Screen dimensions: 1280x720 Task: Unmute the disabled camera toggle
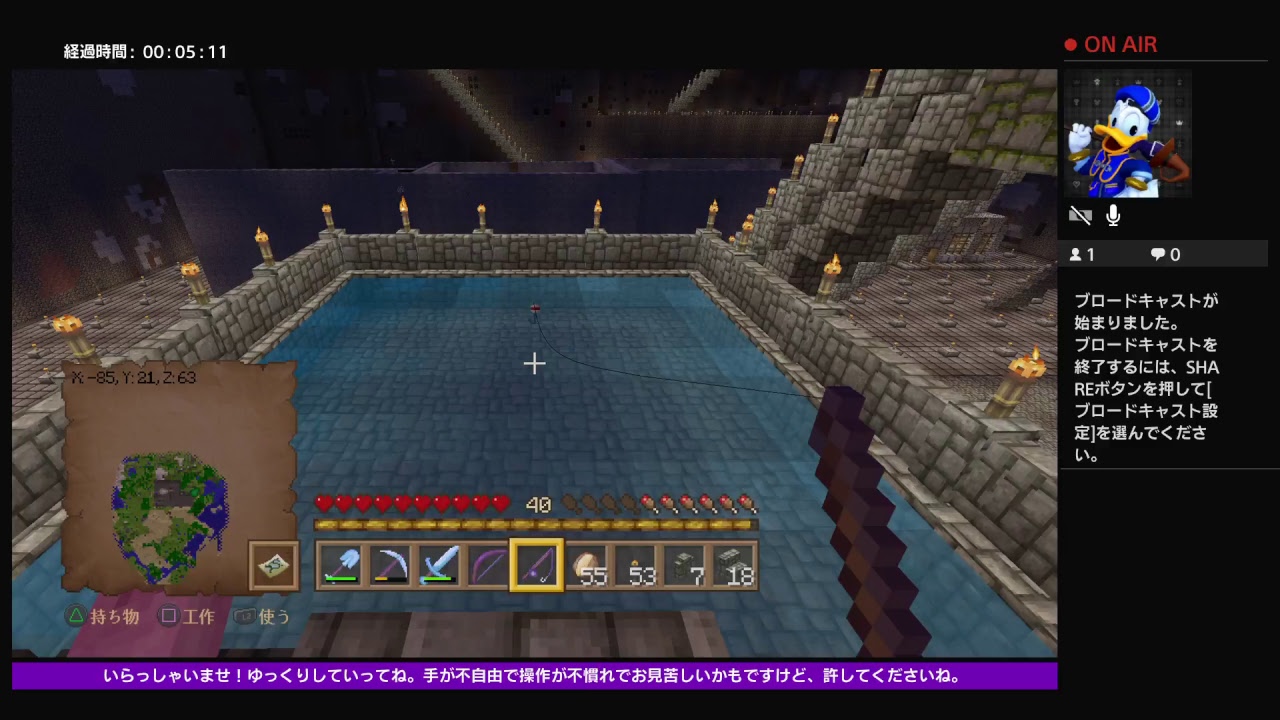coord(1080,215)
